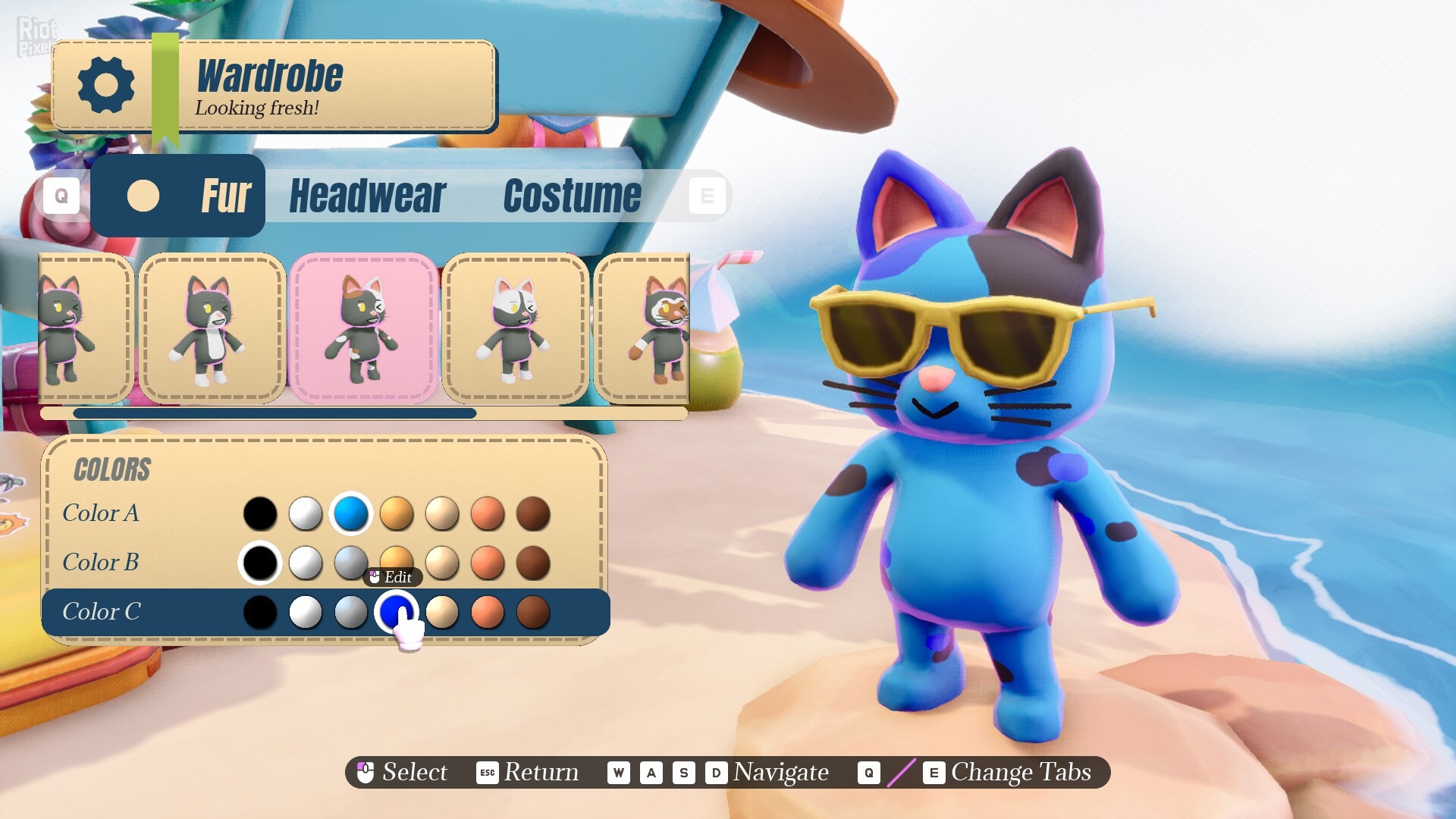Select the white-faced cat fur pattern
The width and height of the screenshot is (1456, 819).
click(515, 328)
